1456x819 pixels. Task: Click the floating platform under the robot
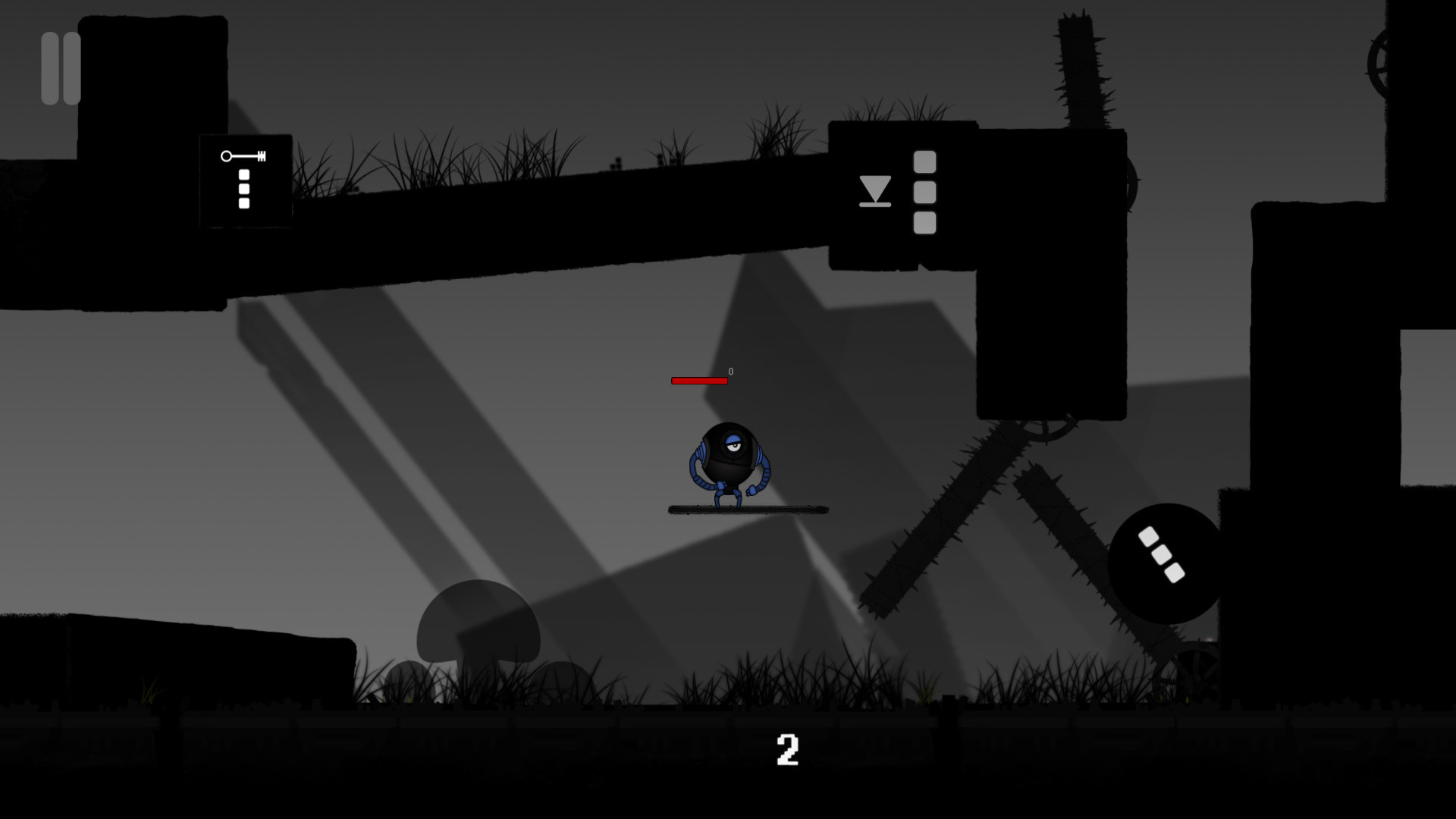pyautogui.click(x=747, y=508)
